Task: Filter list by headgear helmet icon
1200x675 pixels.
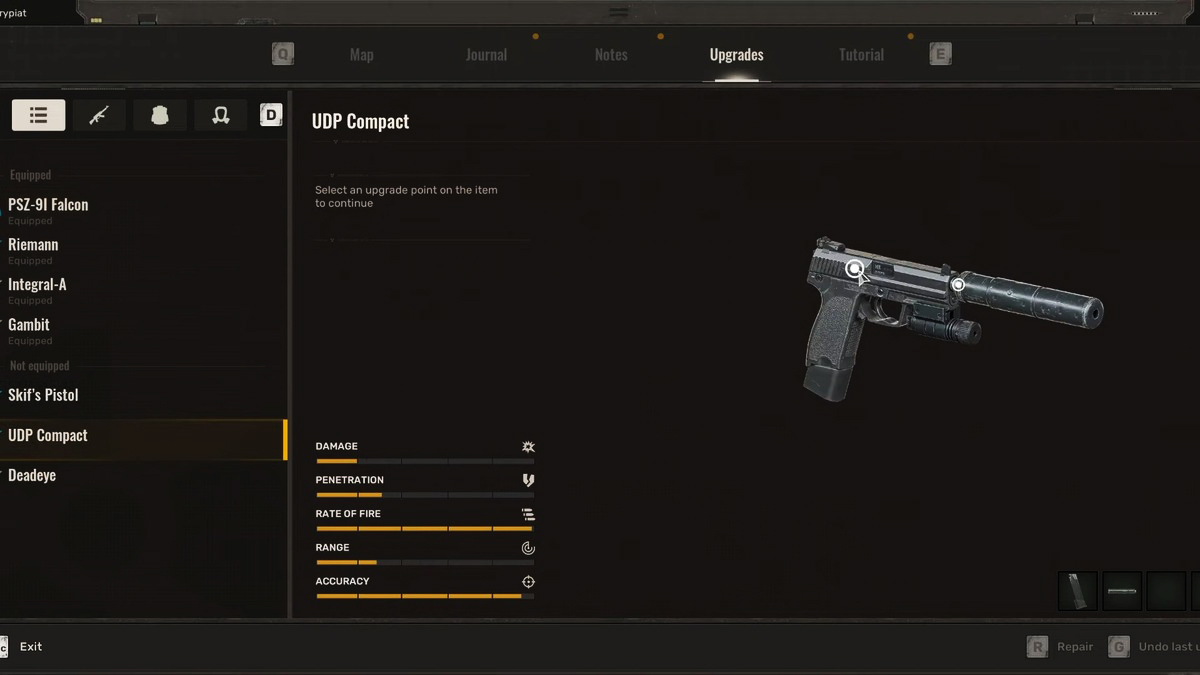Action: [221, 115]
